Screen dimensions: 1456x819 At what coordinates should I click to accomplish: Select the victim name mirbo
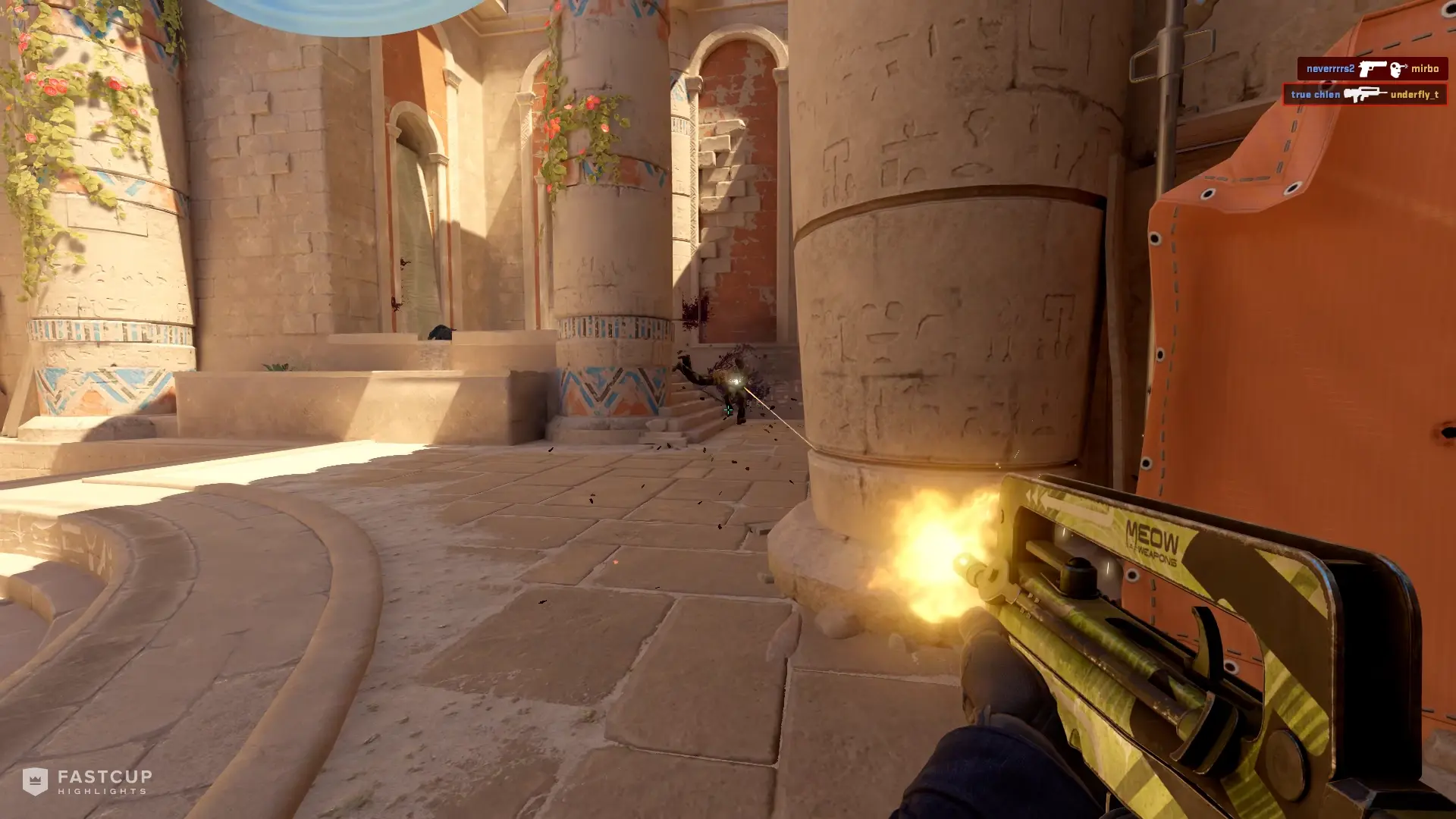[1426, 69]
